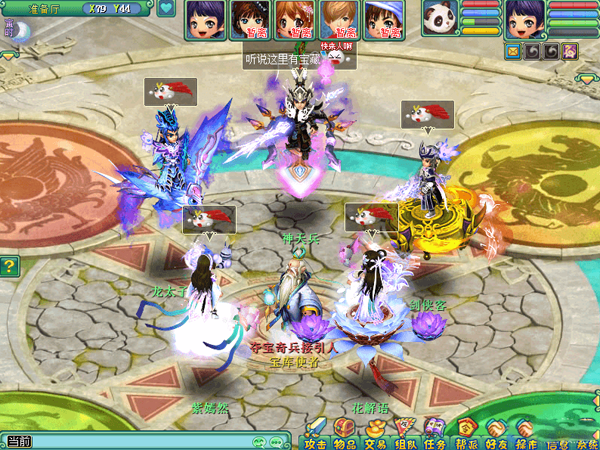Click the yellow question mark help button
Viewport: 600px width, 450px height.
[x=9, y=266]
